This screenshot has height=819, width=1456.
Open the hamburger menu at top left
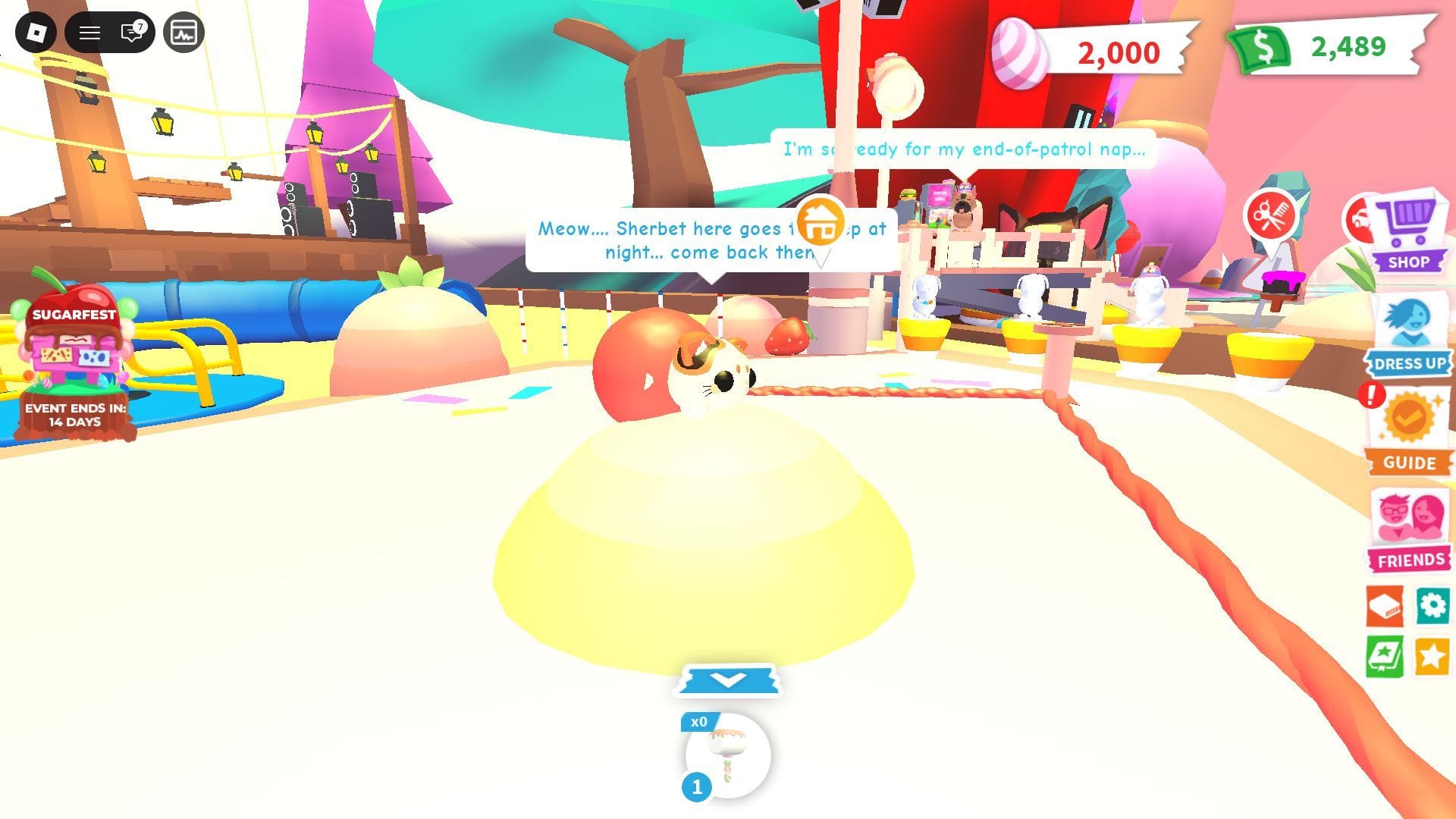(x=89, y=32)
